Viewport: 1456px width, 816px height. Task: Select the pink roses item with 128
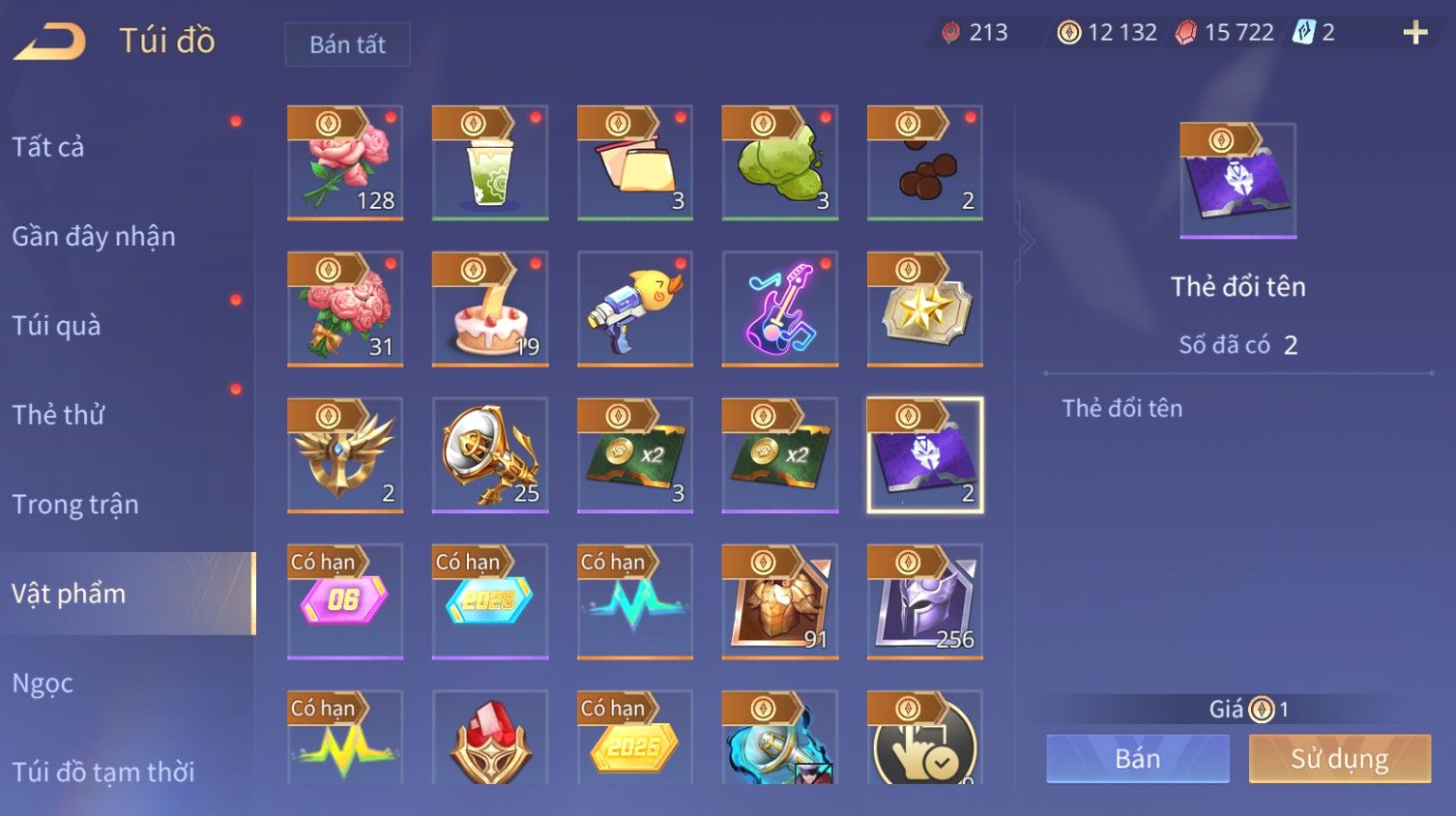click(345, 162)
